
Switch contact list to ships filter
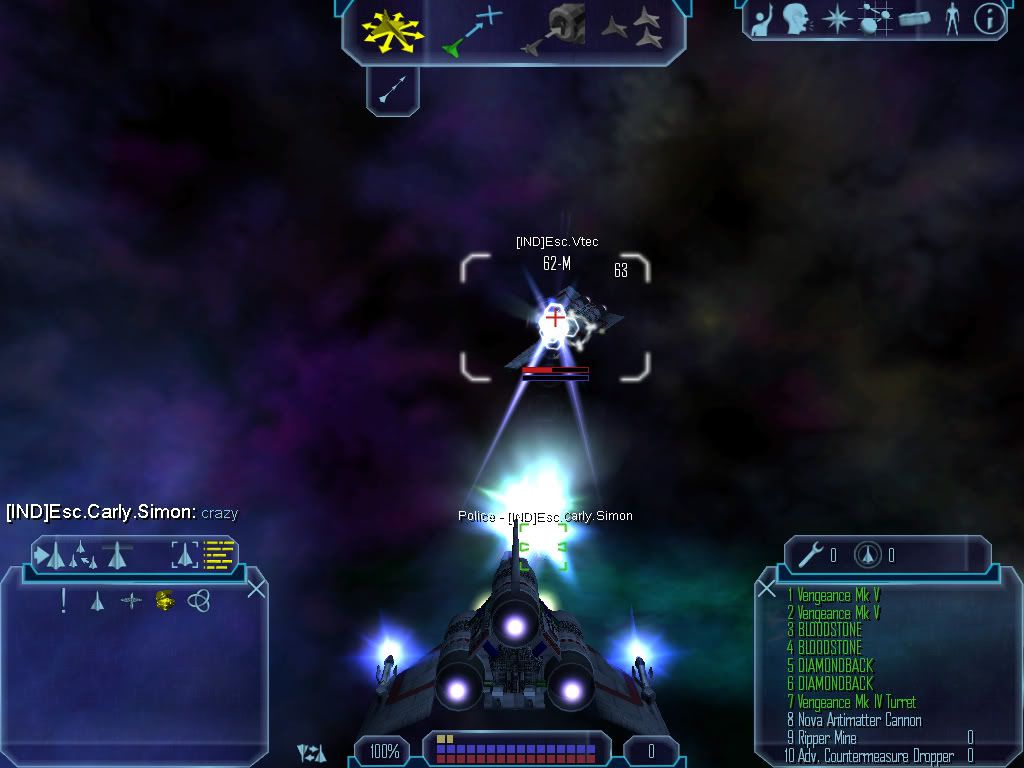click(97, 600)
